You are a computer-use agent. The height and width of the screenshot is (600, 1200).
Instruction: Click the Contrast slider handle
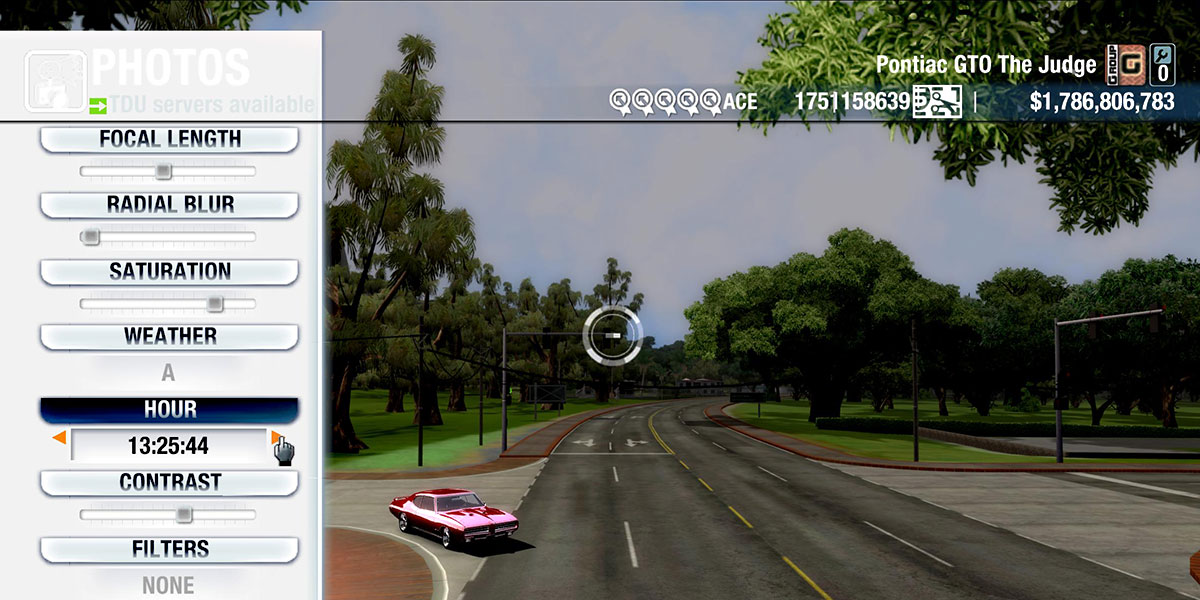[x=183, y=515]
